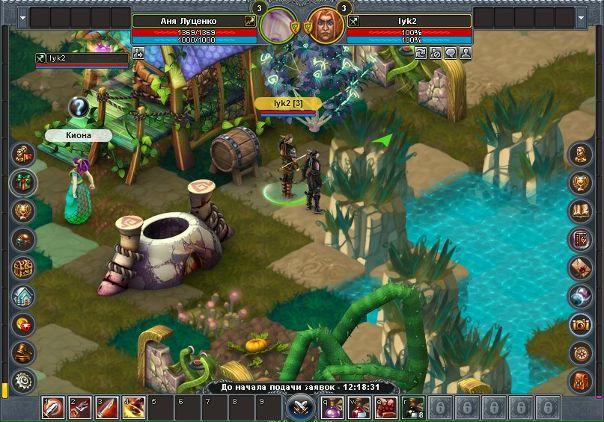Click the gift box icon
Viewport: 604px width, 422px height.
(x=22, y=182)
